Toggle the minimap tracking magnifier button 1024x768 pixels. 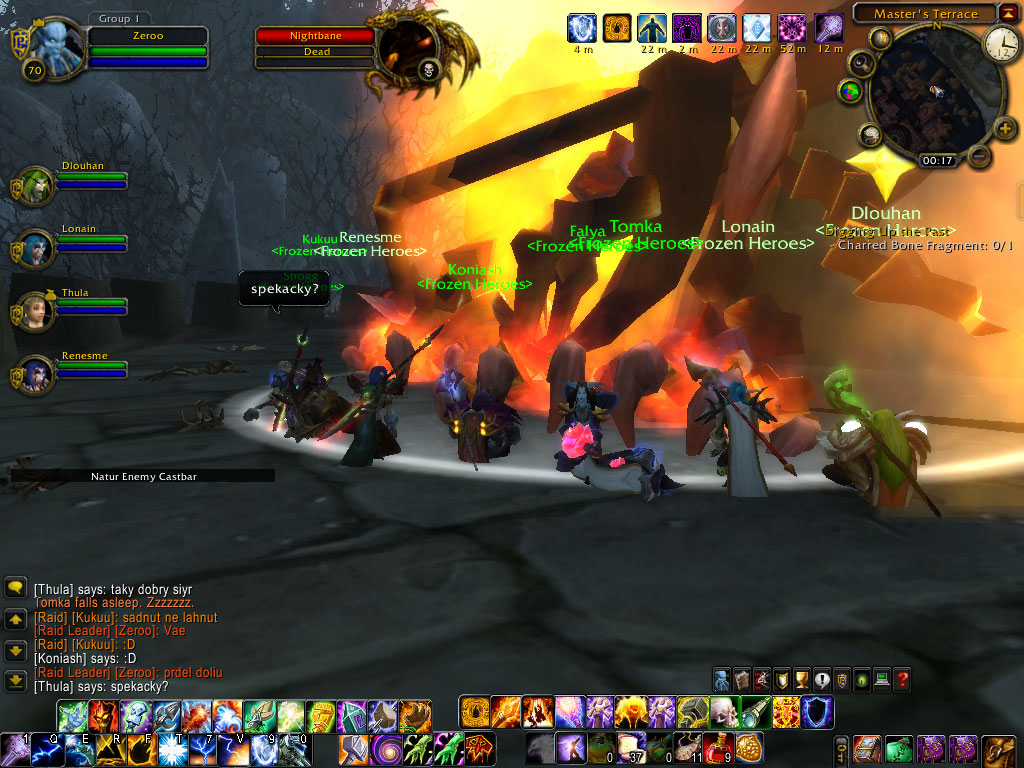pos(863,63)
